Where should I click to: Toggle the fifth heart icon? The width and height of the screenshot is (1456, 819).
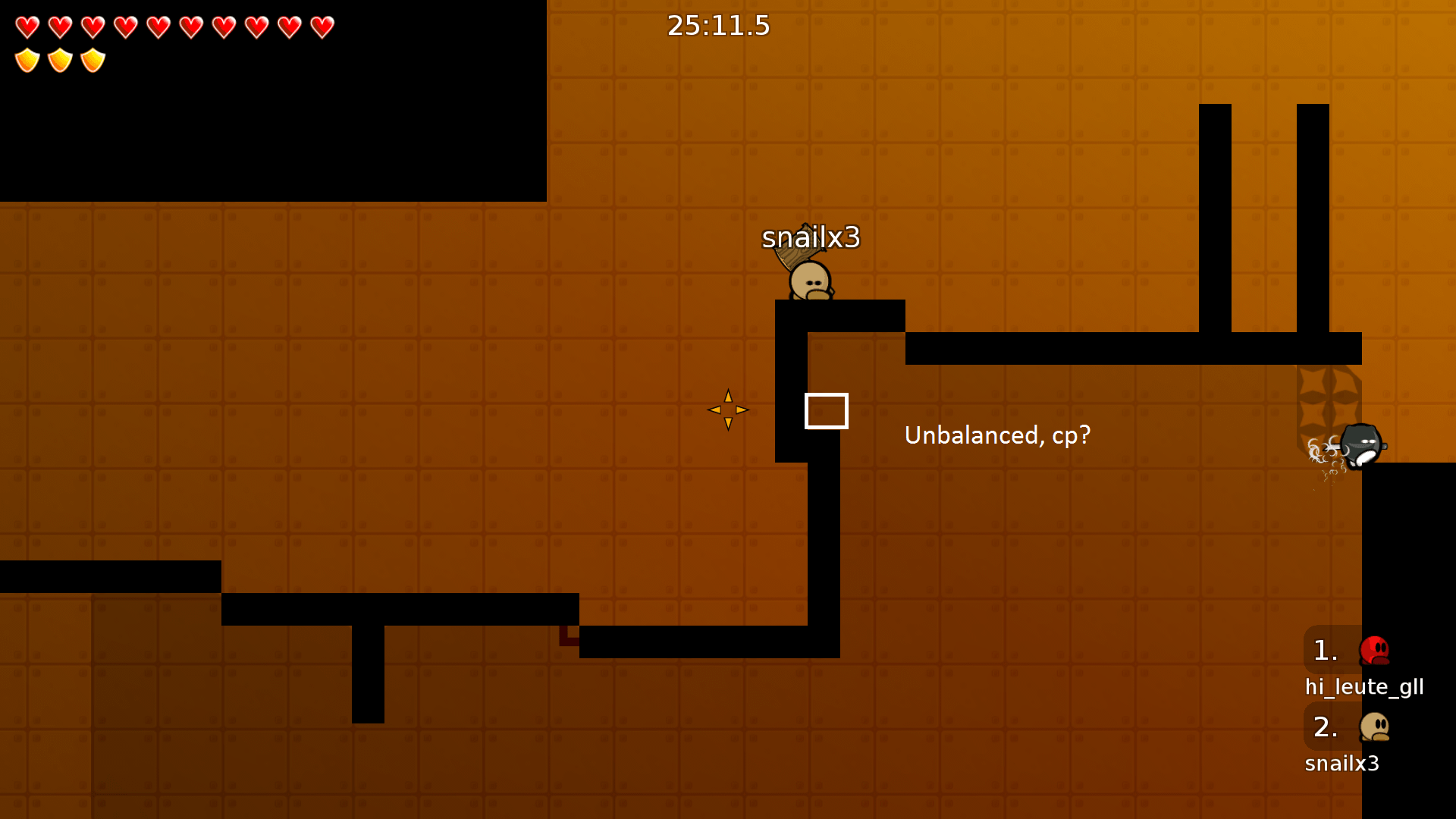point(158,27)
